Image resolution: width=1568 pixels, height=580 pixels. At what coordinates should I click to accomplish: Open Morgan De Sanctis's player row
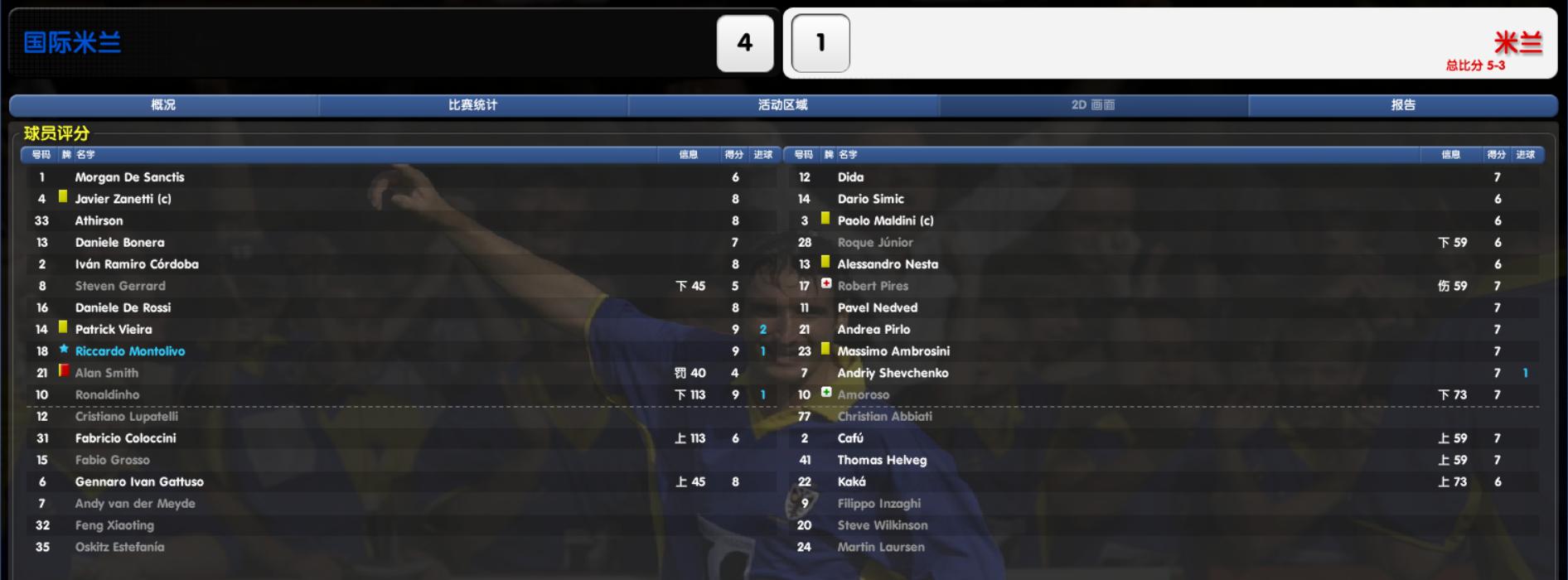pos(129,177)
